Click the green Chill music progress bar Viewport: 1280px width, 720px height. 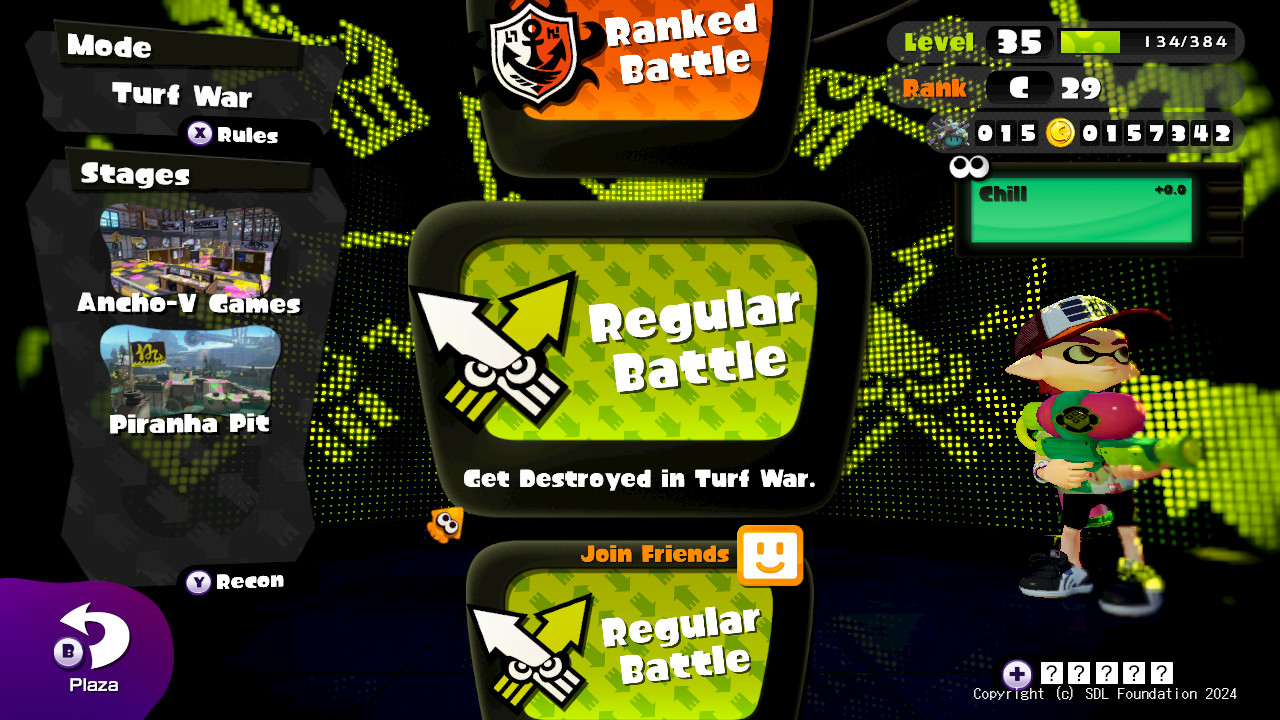pos(1083,211)
